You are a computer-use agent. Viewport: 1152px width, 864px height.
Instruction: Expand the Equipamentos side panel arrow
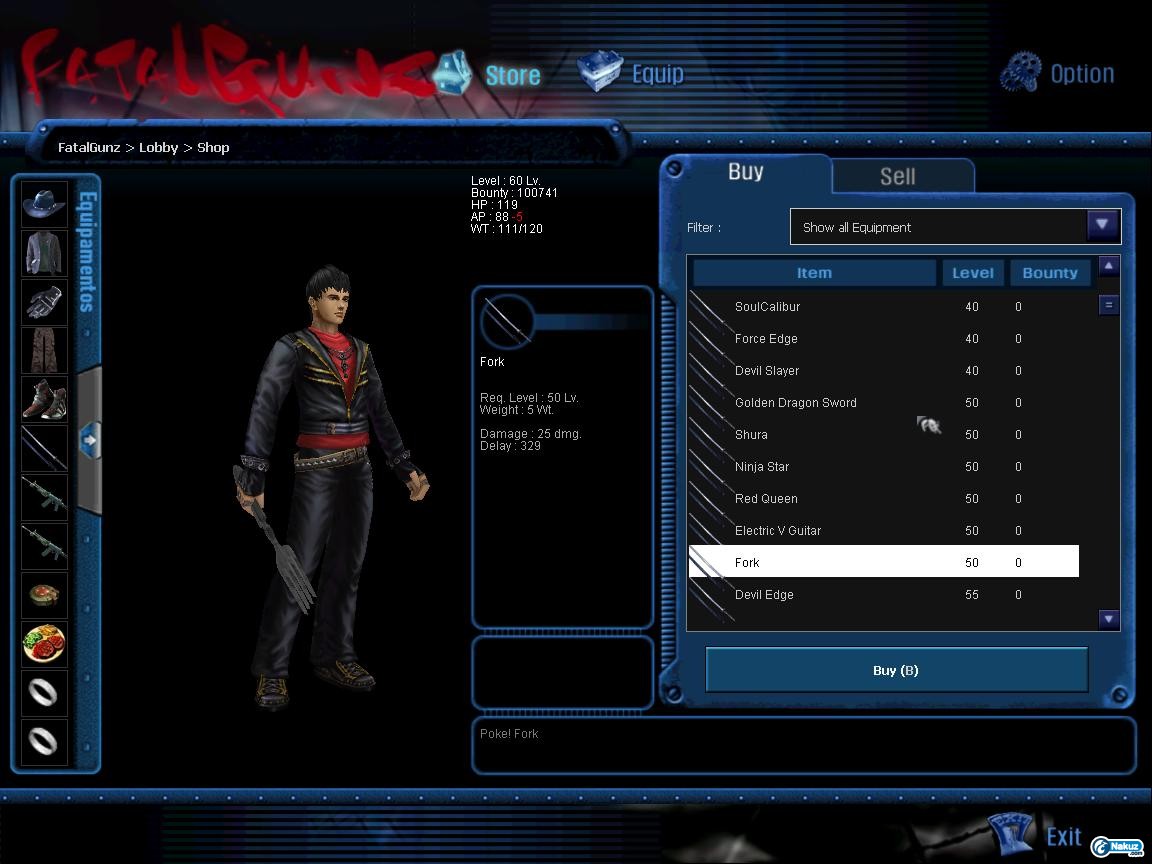tap(89, 439)
